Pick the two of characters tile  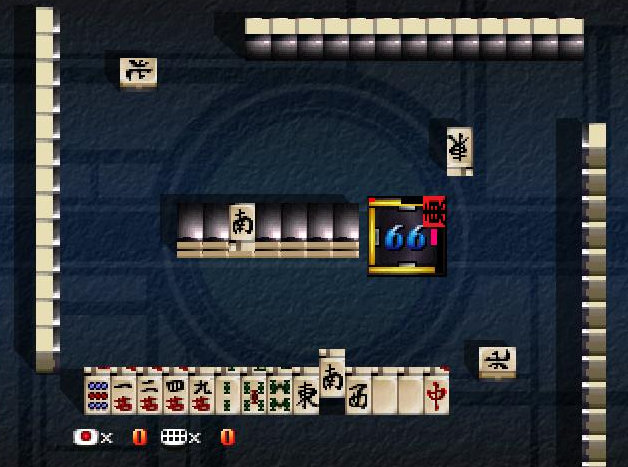[149, 392]
